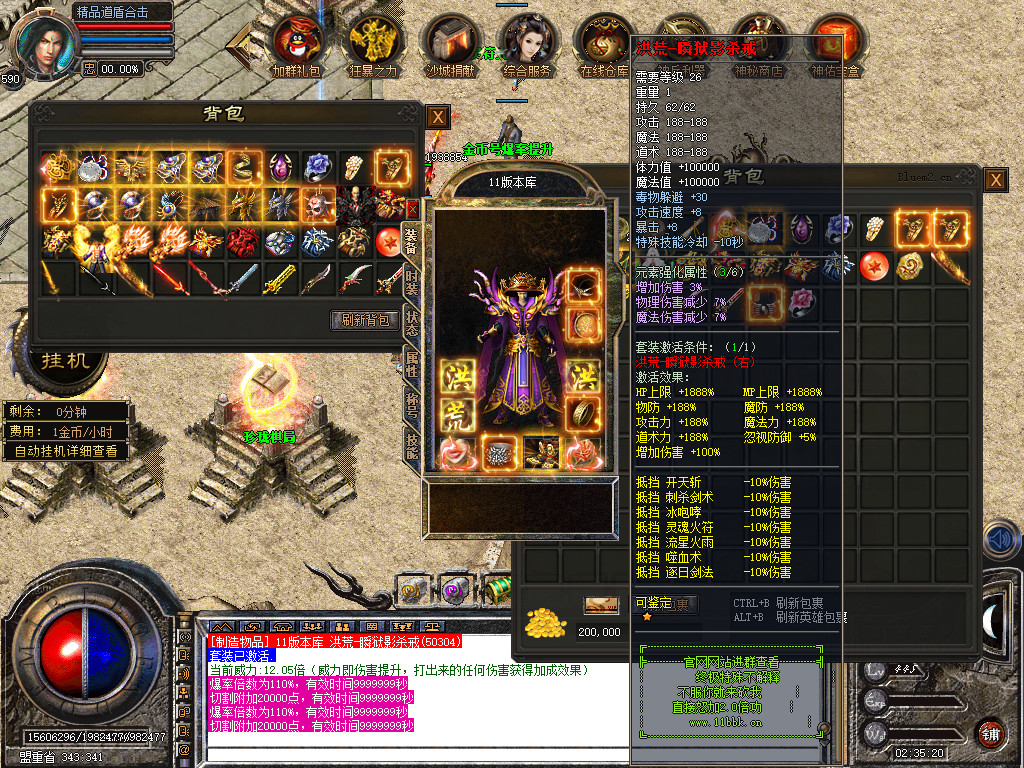Image resolution: width=1024 pixels, height=768 pixels.
Task: Switch to the 时装 fashion tab
Action: (411, 283)
